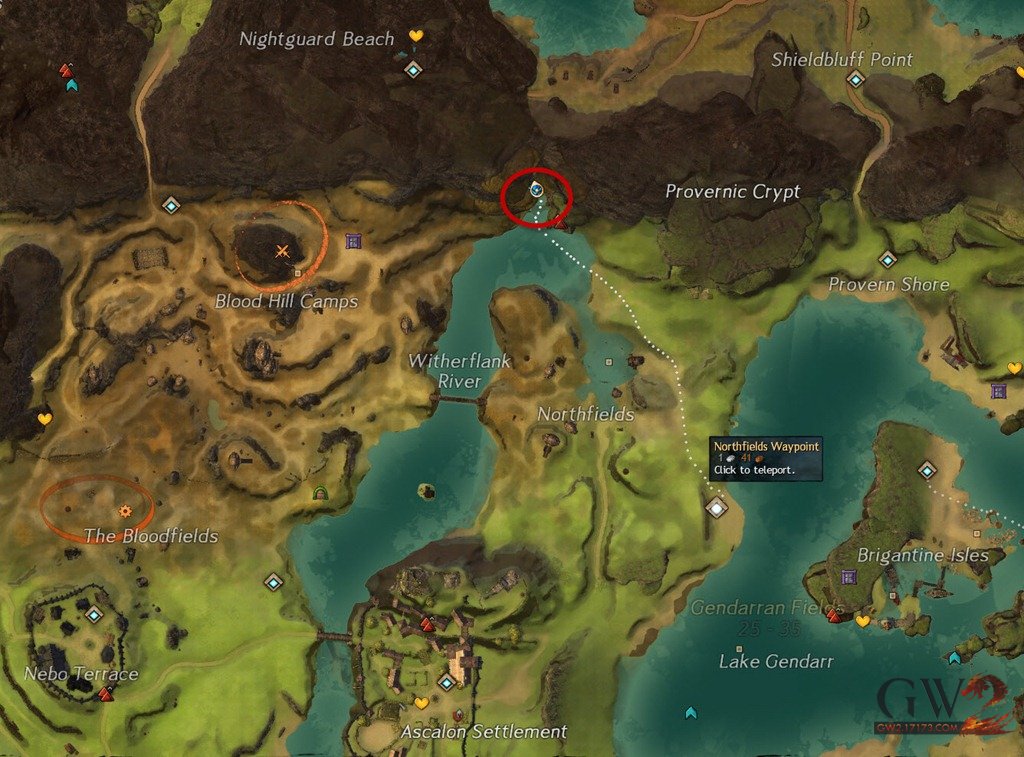The height and width of the screenshot is (757, 1024).
Task: Choose the Shieldbluff Point waypoint
Action: pos(854,79)
